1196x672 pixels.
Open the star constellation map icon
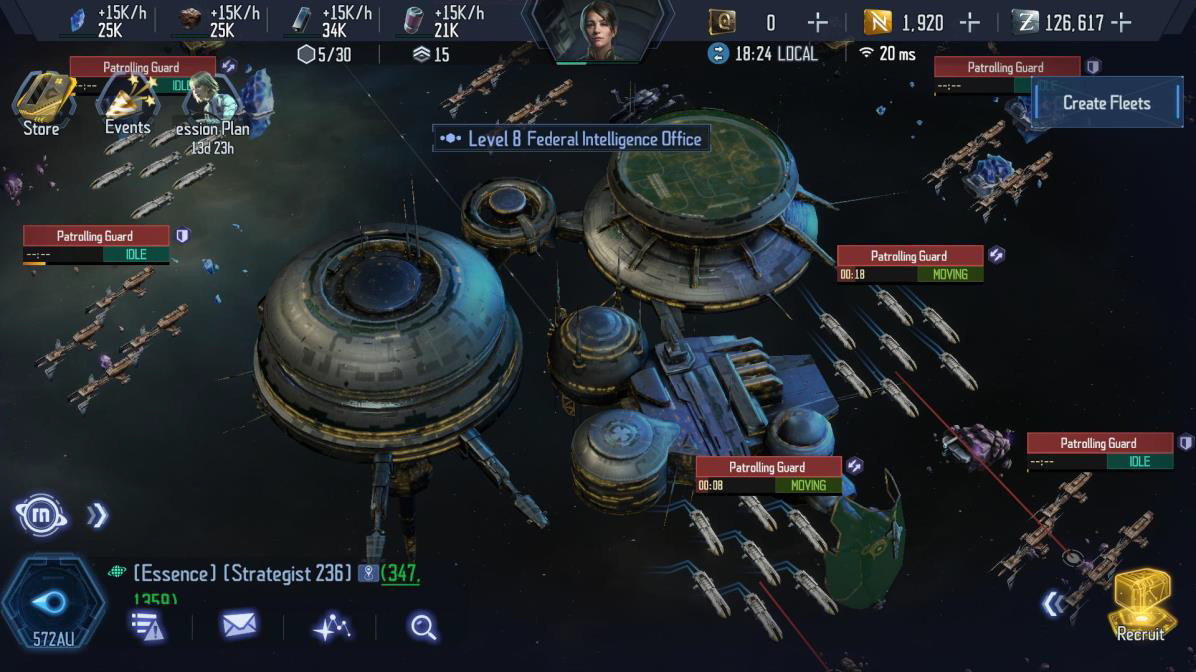(x=331, y=627)
